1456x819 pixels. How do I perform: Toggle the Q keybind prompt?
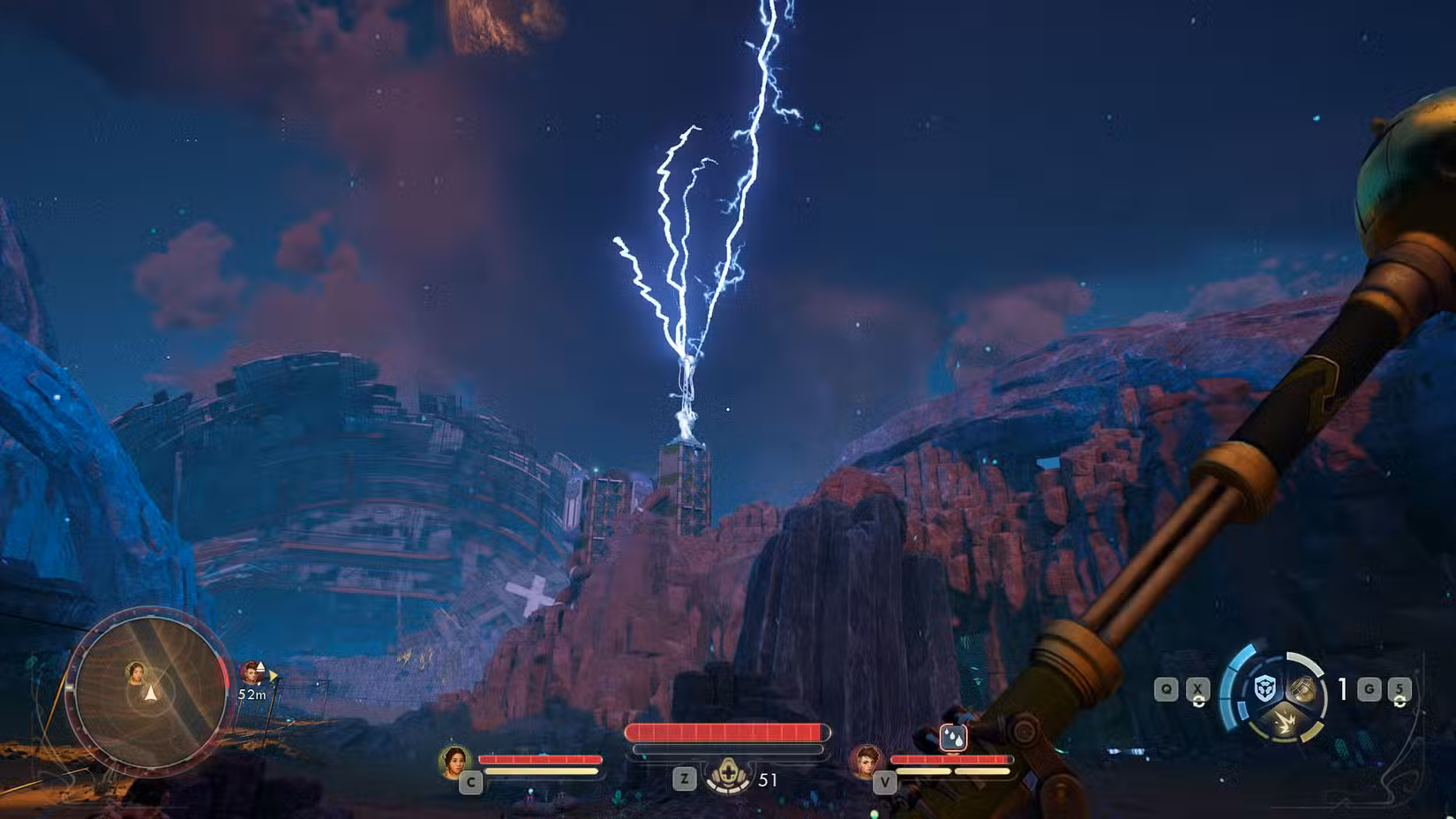[1166, 688]
